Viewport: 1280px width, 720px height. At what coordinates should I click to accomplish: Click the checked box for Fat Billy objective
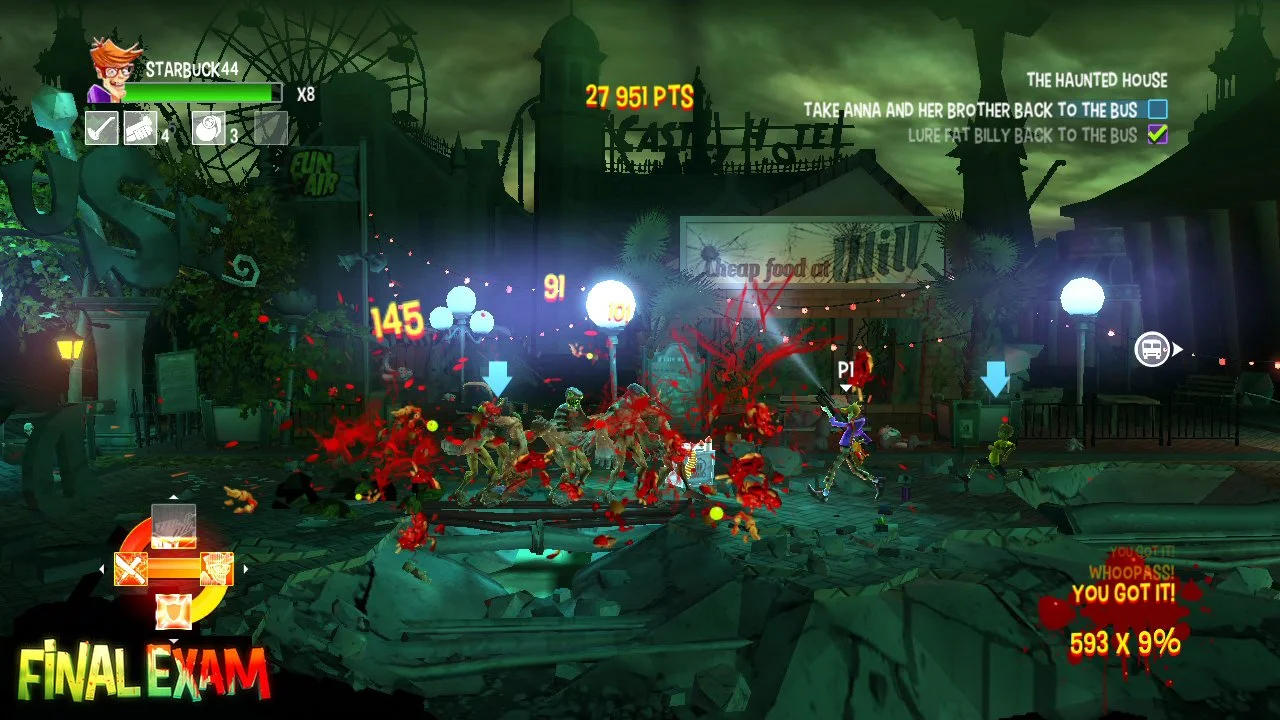(1158, 135)
